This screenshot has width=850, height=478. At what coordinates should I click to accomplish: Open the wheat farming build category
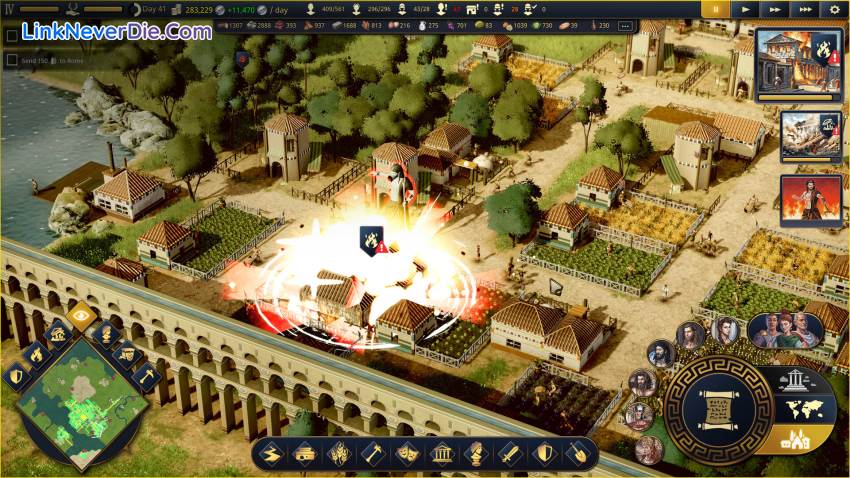[x=337, y=454]
